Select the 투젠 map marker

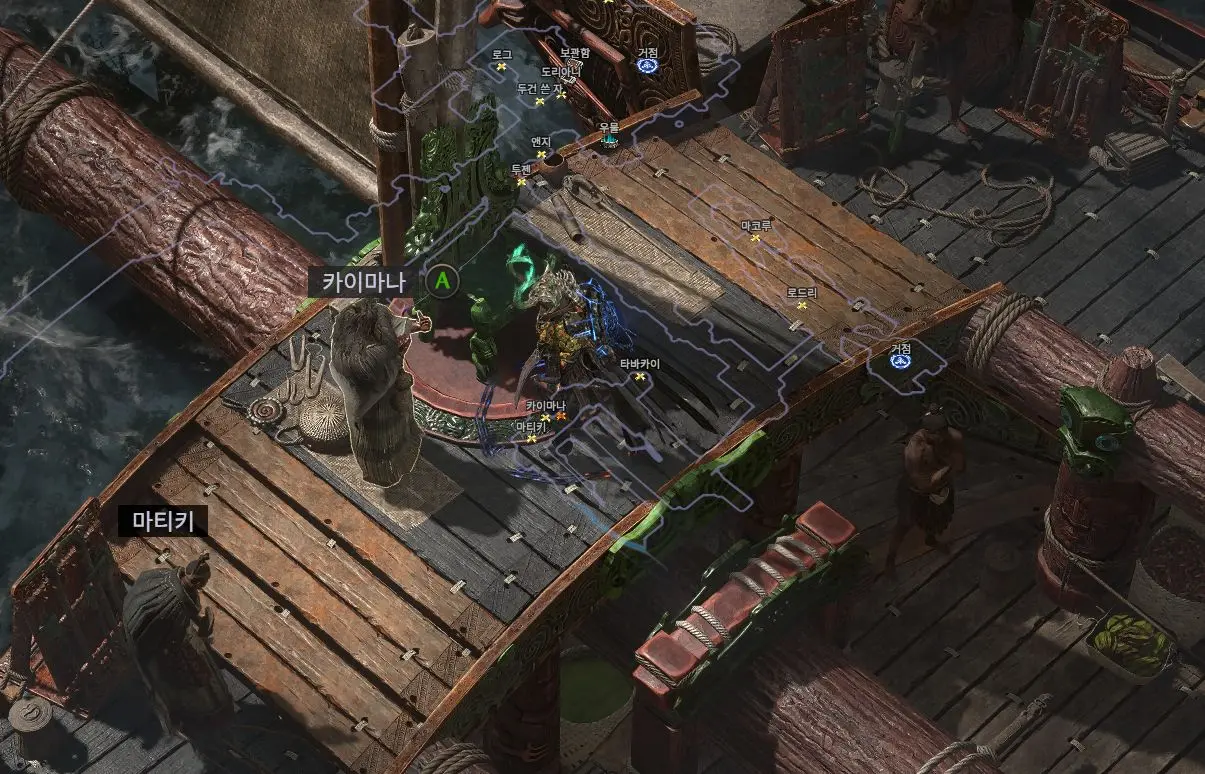(521, 181)
